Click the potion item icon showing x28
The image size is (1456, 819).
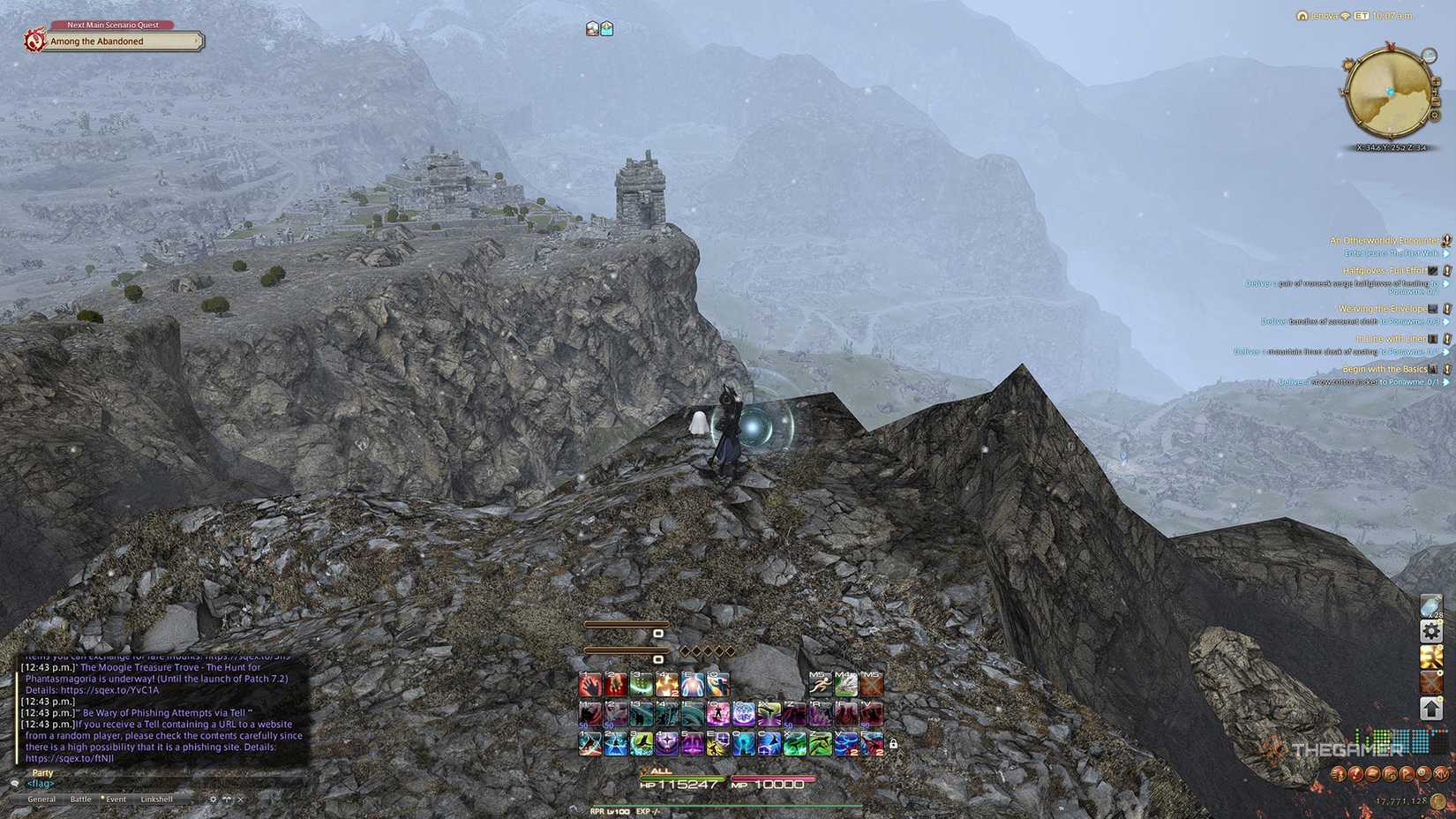(1430, 606)
